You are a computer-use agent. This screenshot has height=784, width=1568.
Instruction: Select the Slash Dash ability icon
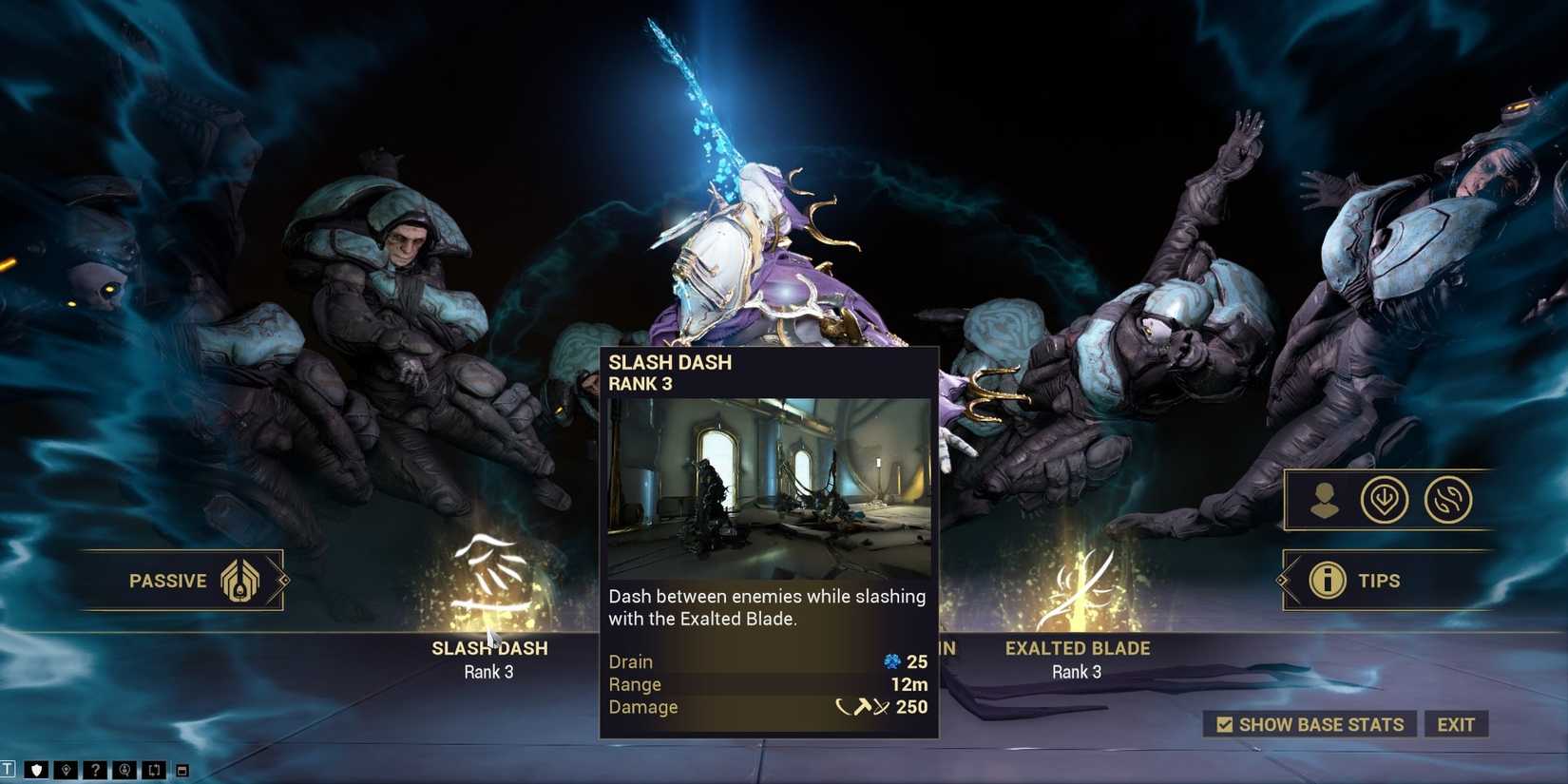point(489,575)
